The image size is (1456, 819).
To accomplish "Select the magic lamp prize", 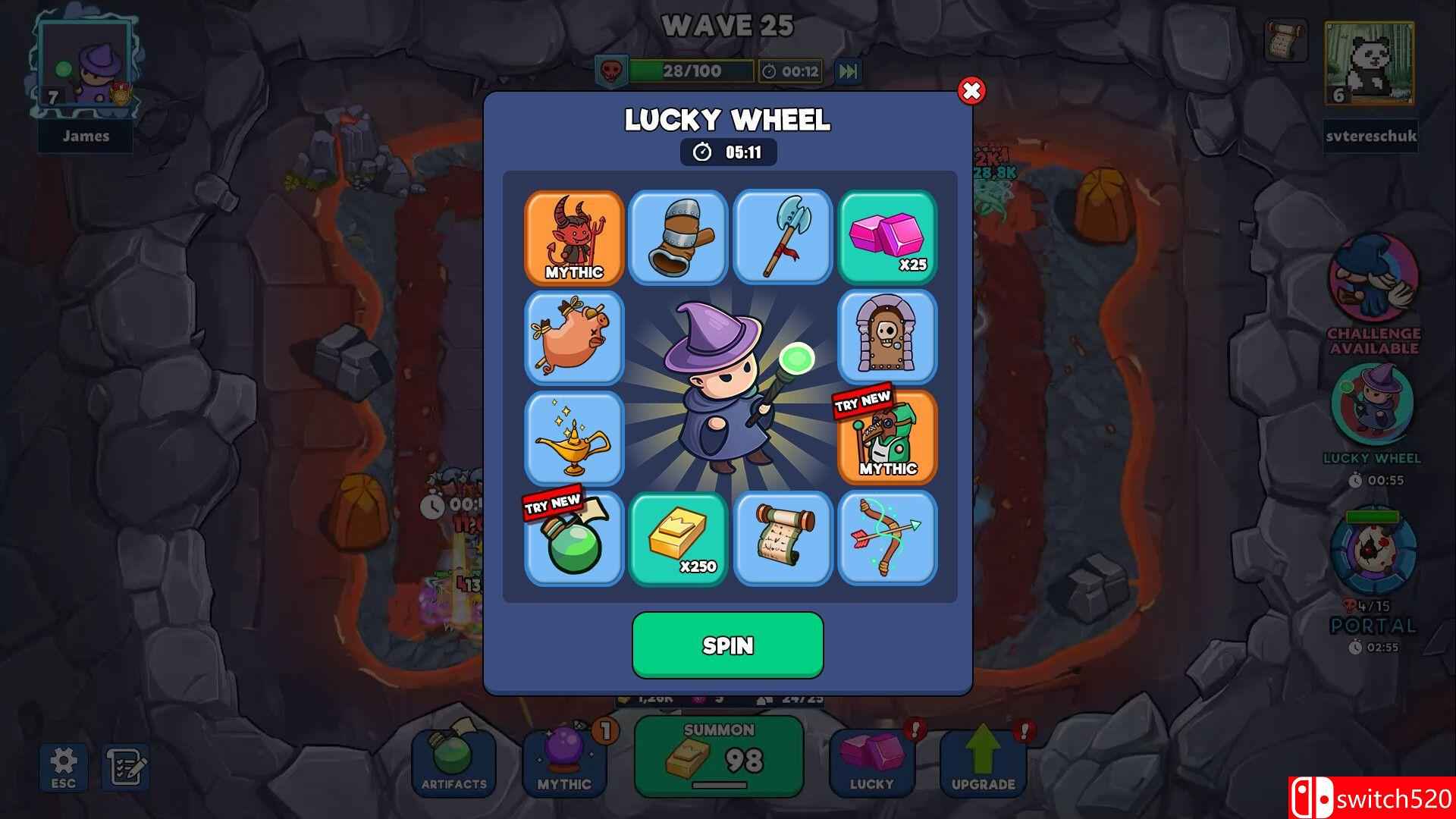I will (x=574, y=438).
